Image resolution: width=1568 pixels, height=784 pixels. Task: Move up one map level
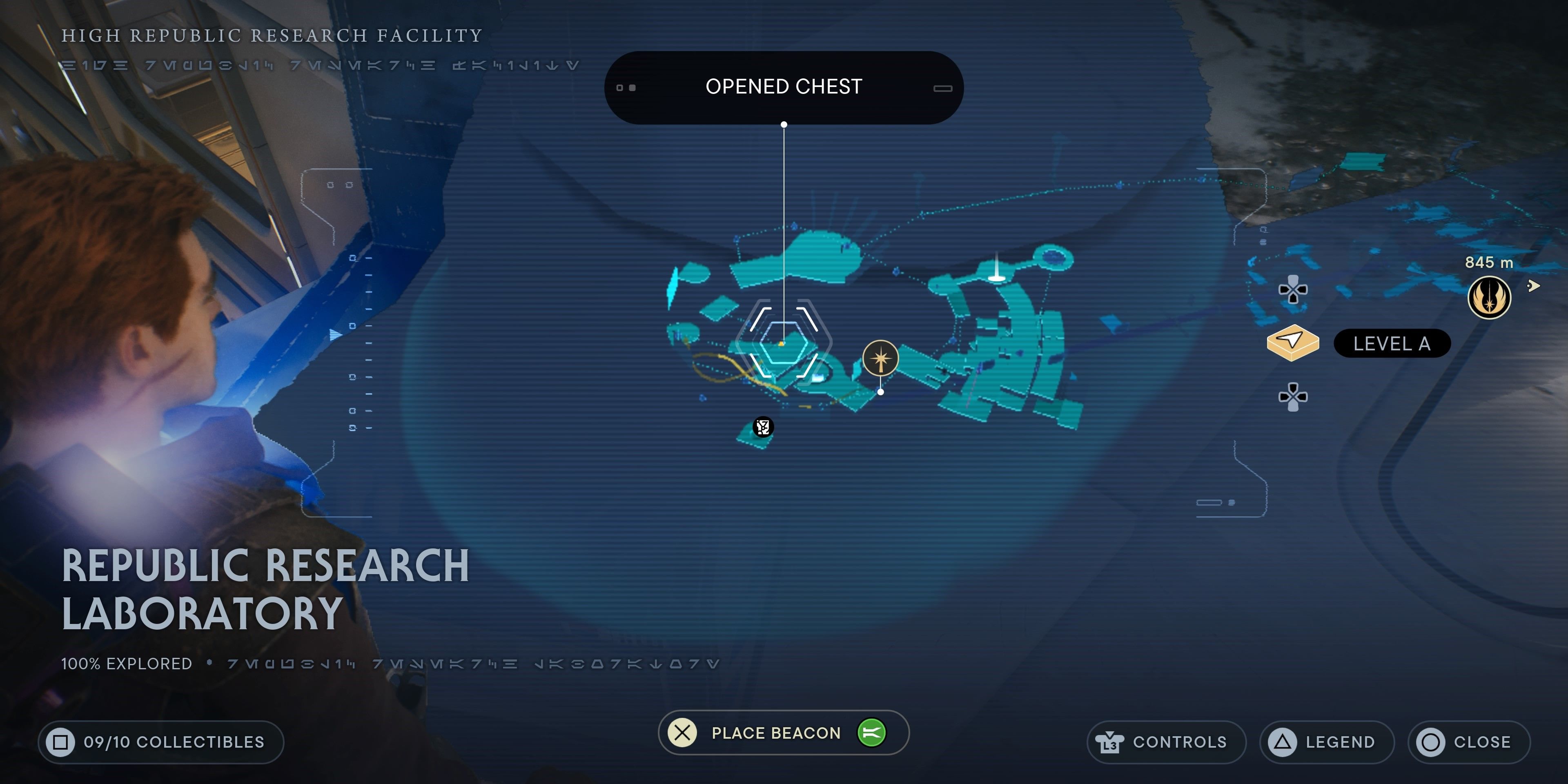1293,289
